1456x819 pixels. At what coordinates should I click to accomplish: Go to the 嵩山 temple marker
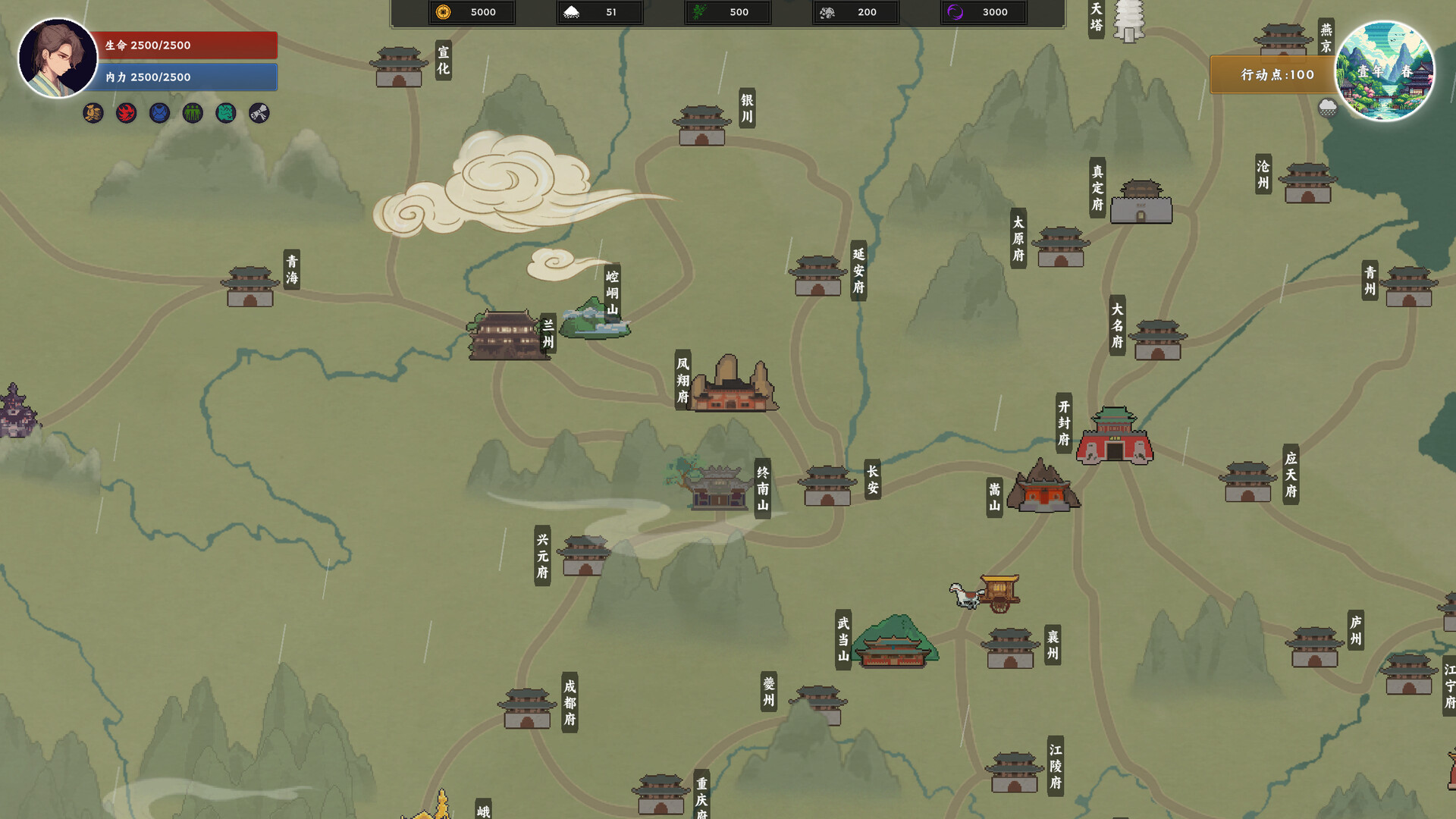coord(1043,487)
